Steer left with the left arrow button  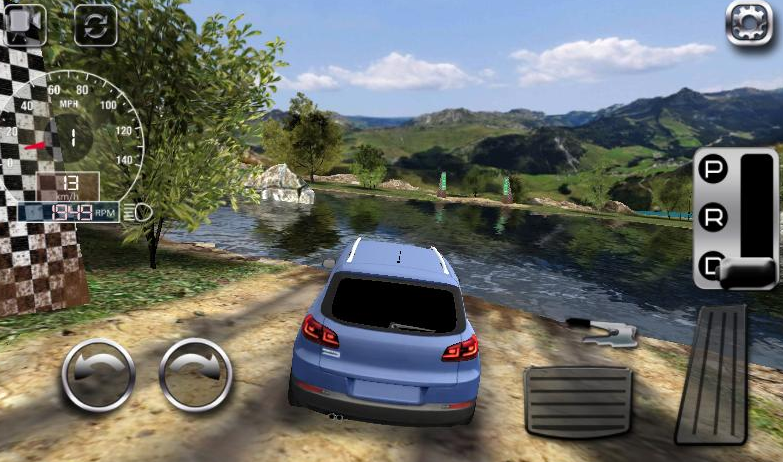(98, 375)
